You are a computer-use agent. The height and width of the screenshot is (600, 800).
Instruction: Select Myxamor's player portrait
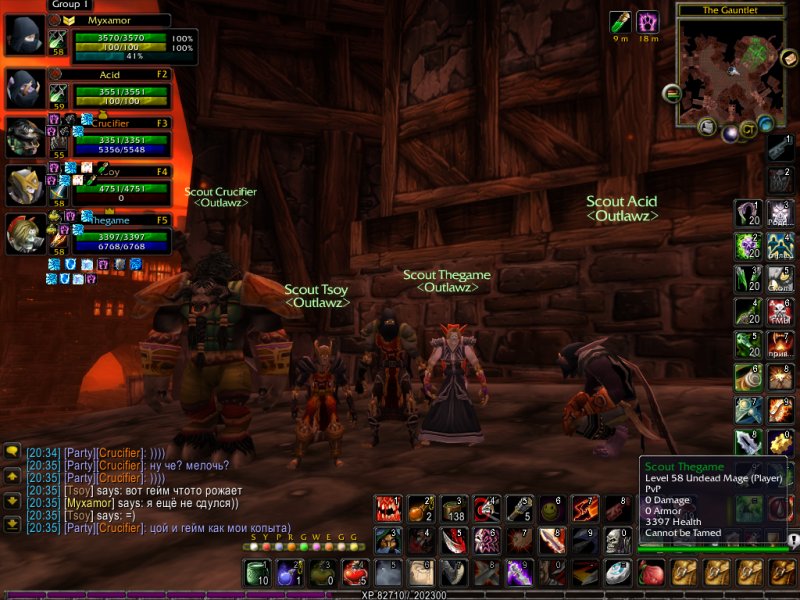[x=23, y=37]
